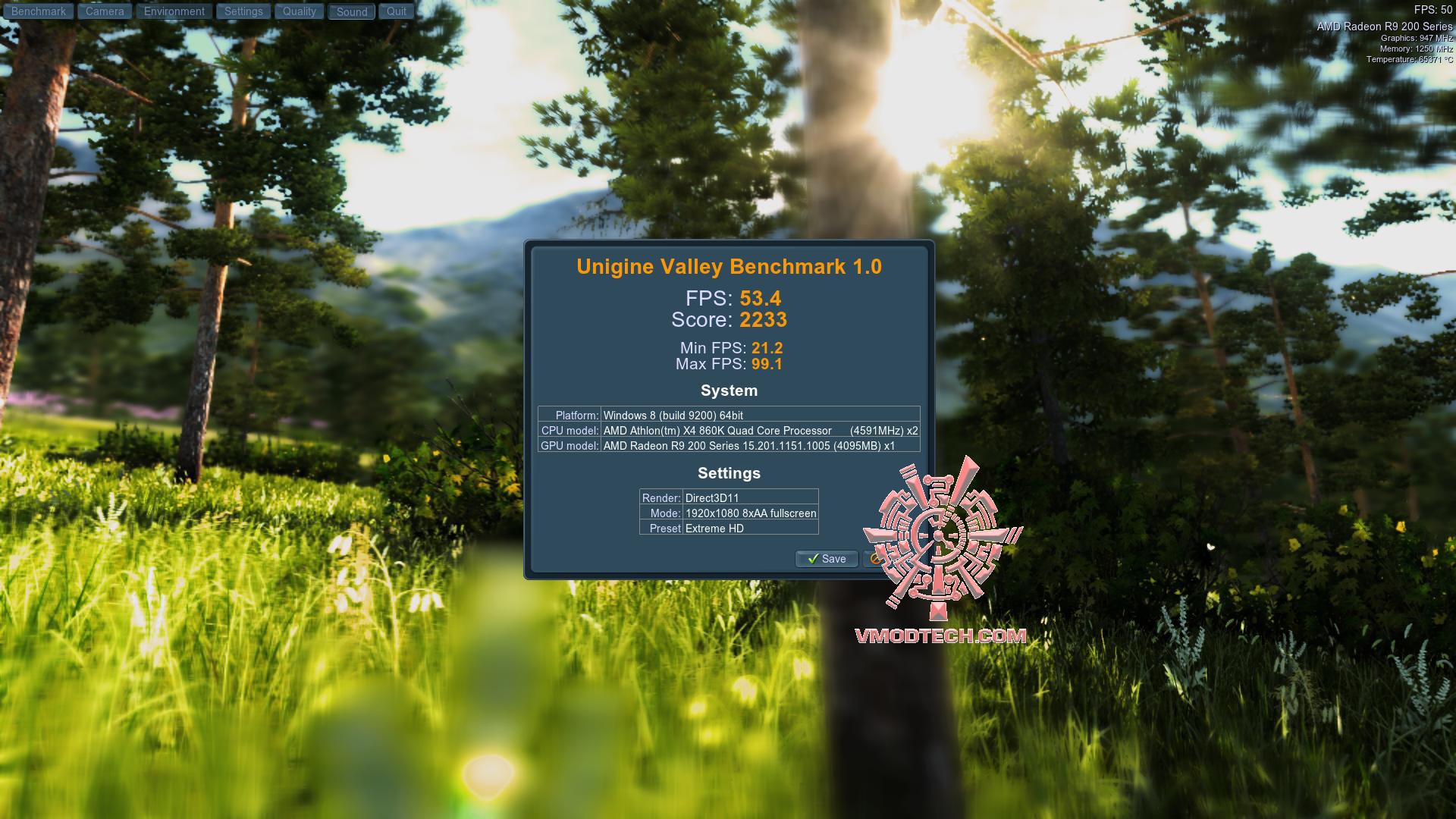Open the Settings button

(243, 11)
